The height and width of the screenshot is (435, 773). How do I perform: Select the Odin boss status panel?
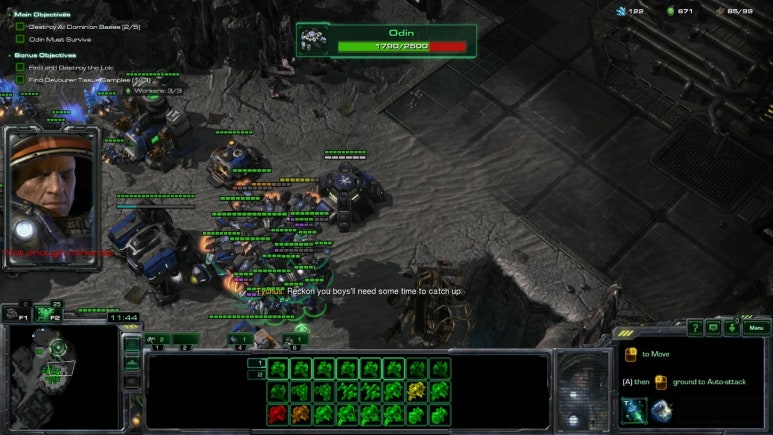pyautogui.click(x=386, y=40)
